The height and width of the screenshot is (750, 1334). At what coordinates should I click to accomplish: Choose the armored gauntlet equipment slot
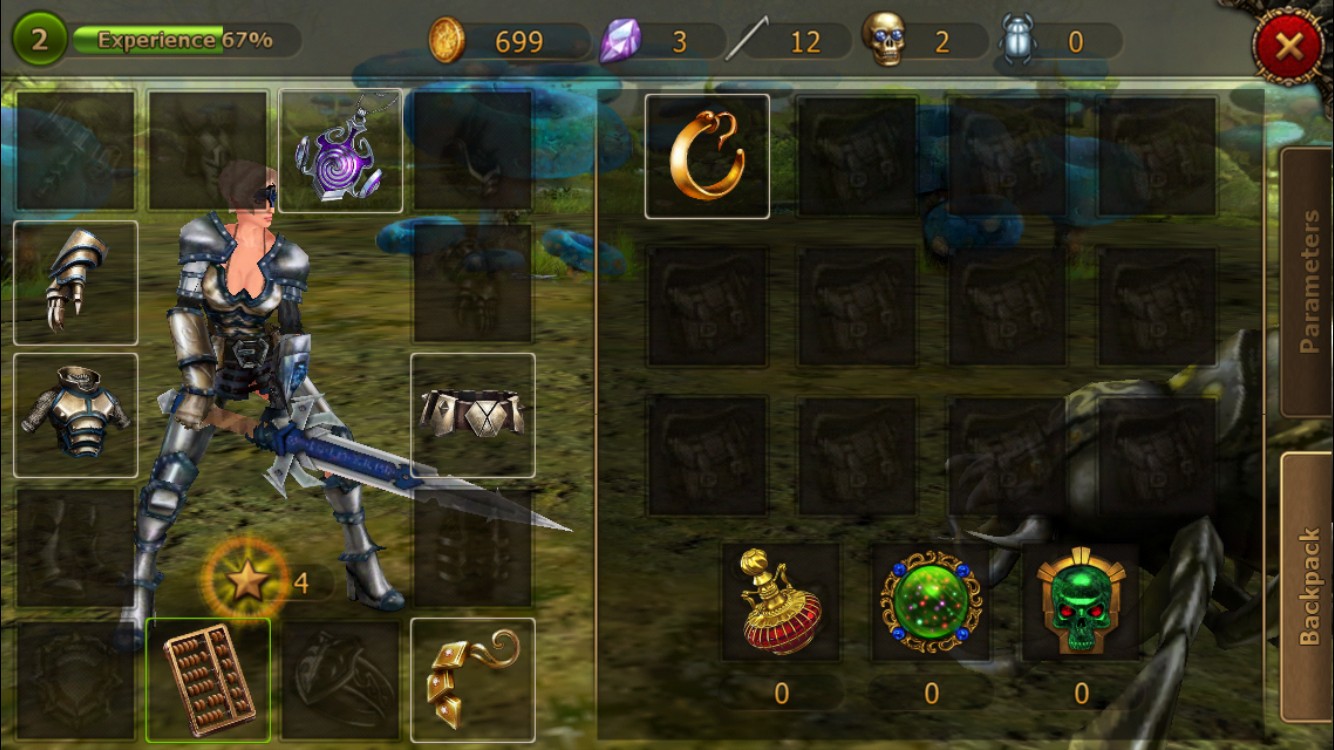pos(76,283)
